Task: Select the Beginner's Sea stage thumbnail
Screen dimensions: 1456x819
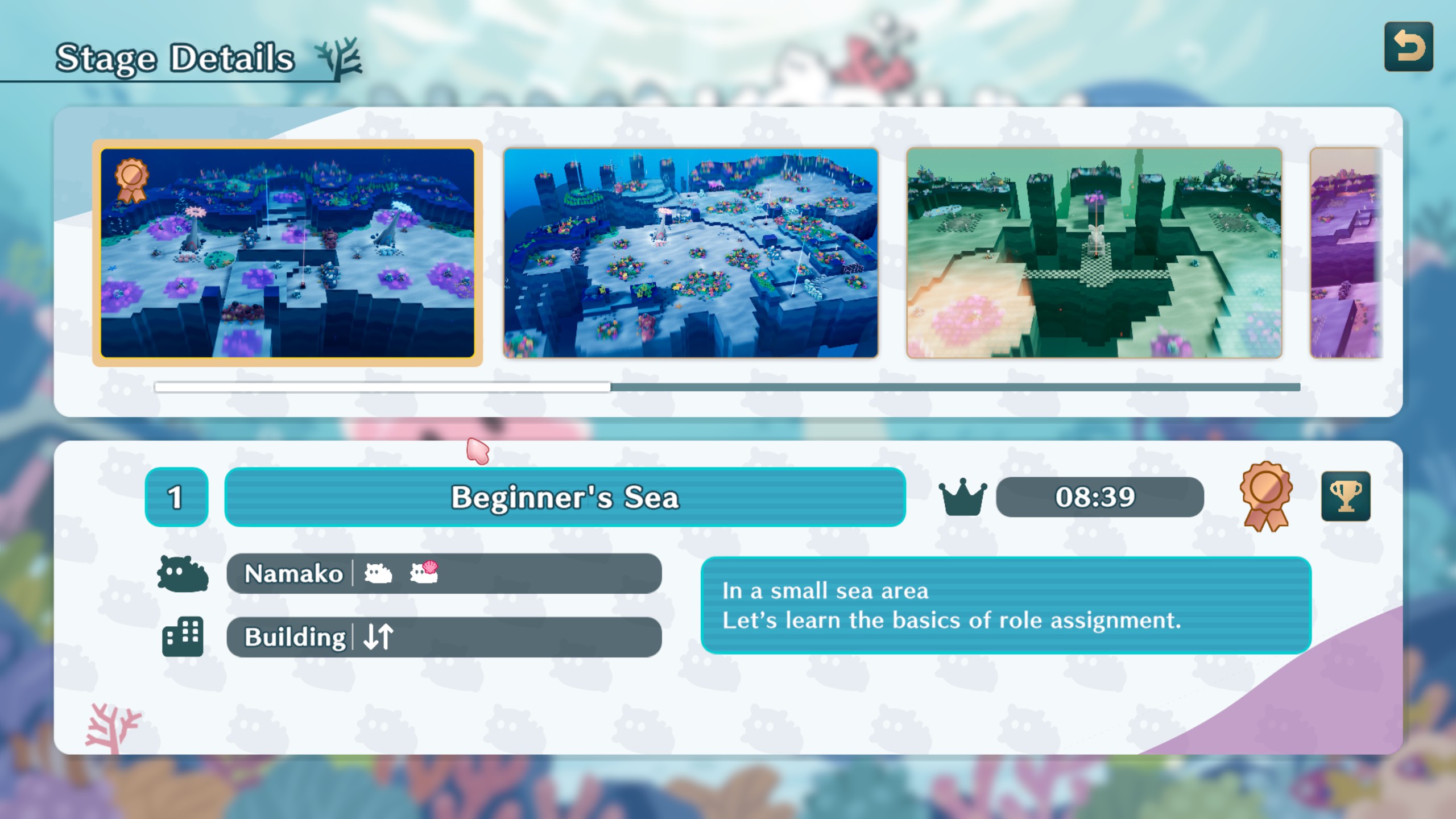Action: click(x=287, y=253)
